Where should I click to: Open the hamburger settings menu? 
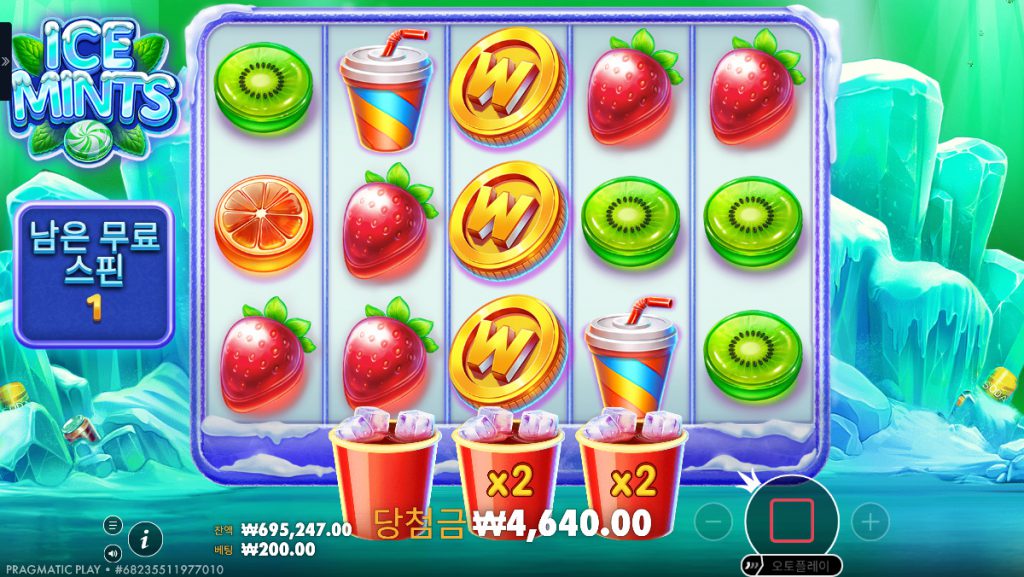point(112,526)
